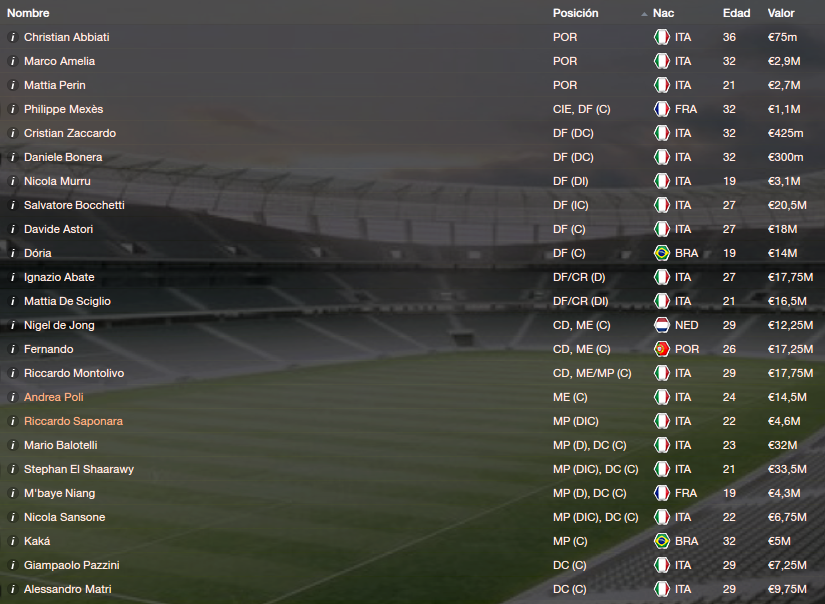Sort players by Posición column header

point(575,13)
